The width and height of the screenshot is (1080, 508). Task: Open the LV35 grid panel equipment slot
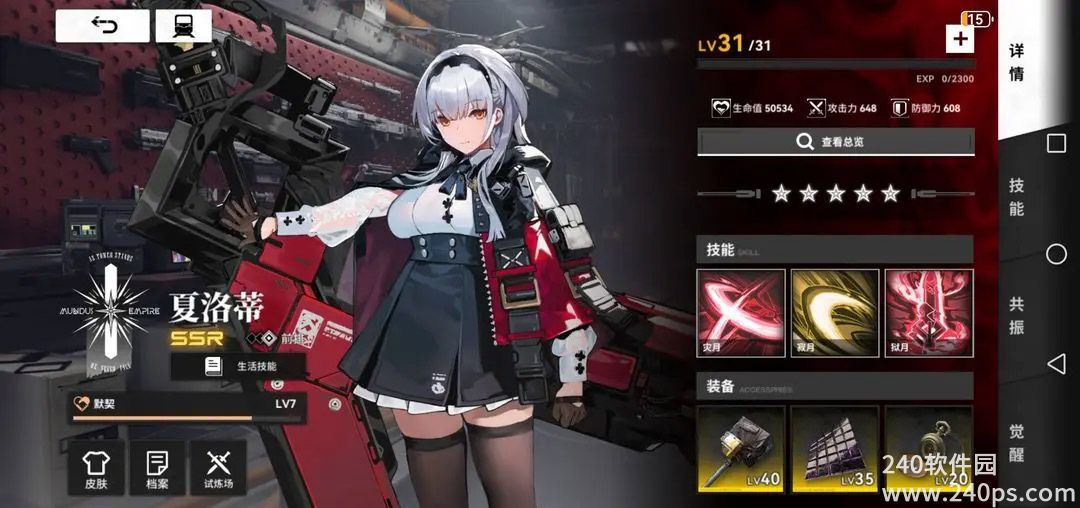pyautogui.click(x=835, y=449)
